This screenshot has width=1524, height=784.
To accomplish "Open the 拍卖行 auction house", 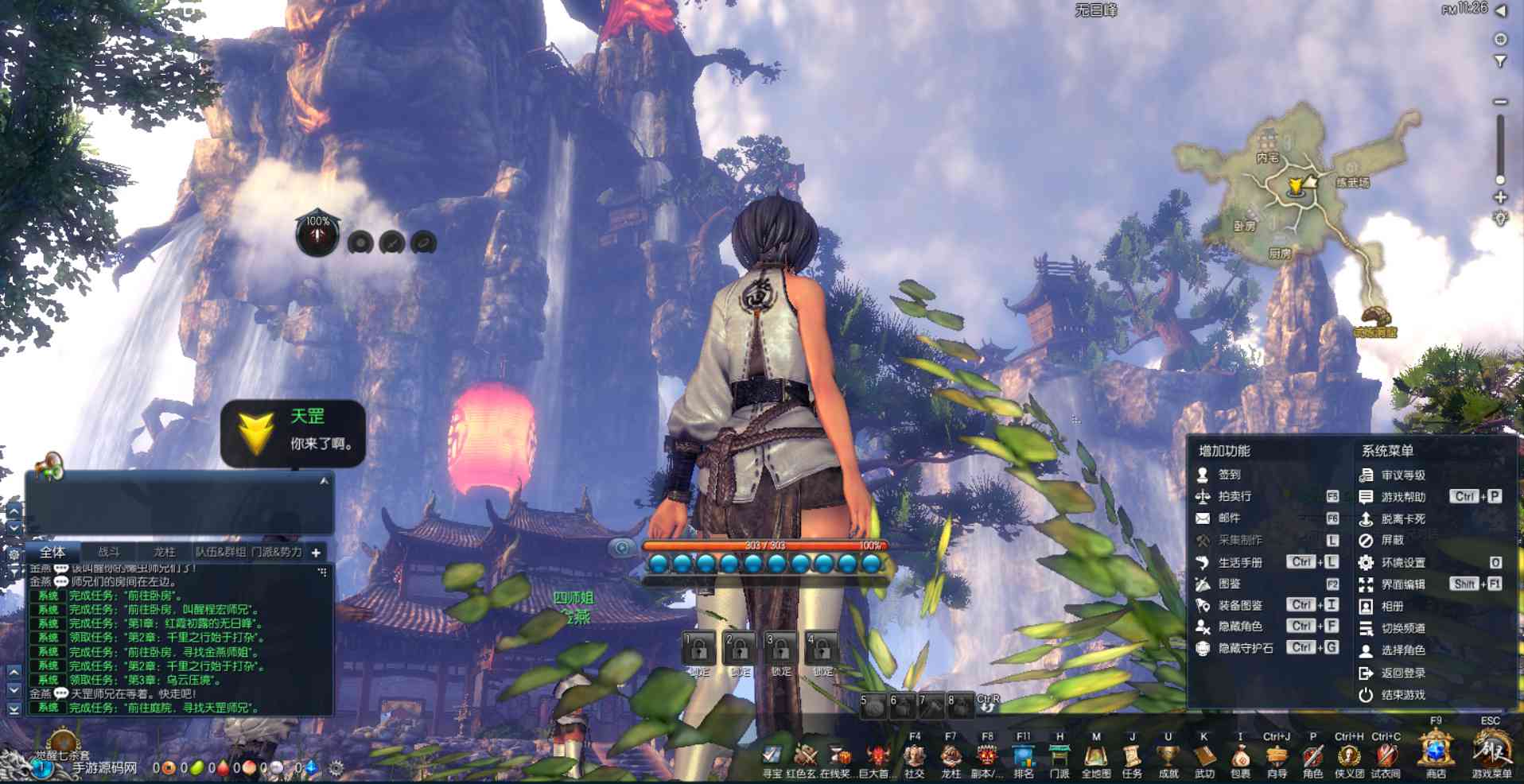I will point(1234,496).
